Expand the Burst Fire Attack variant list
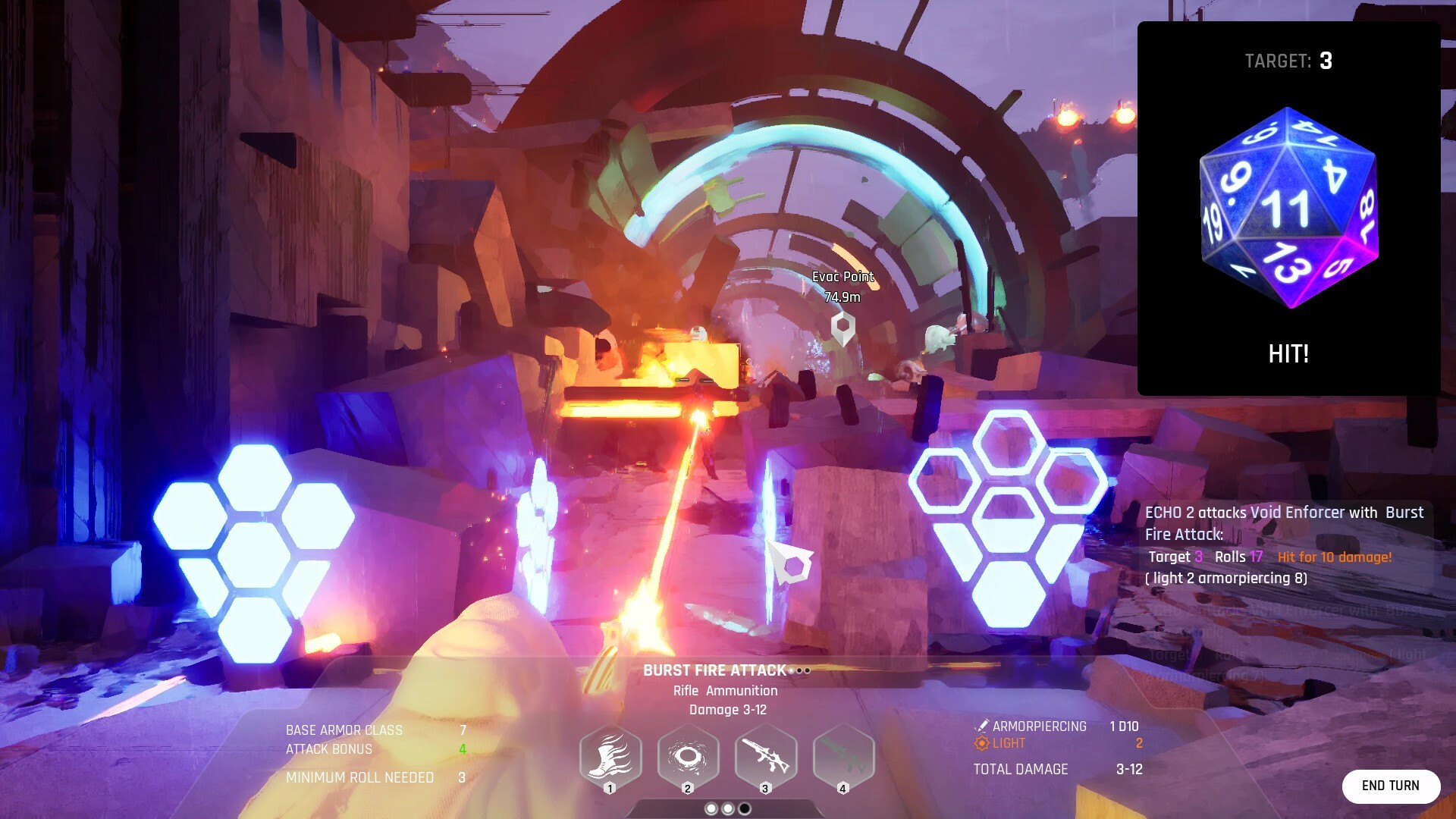1456x819 pixels. click(x=799, y=670)
